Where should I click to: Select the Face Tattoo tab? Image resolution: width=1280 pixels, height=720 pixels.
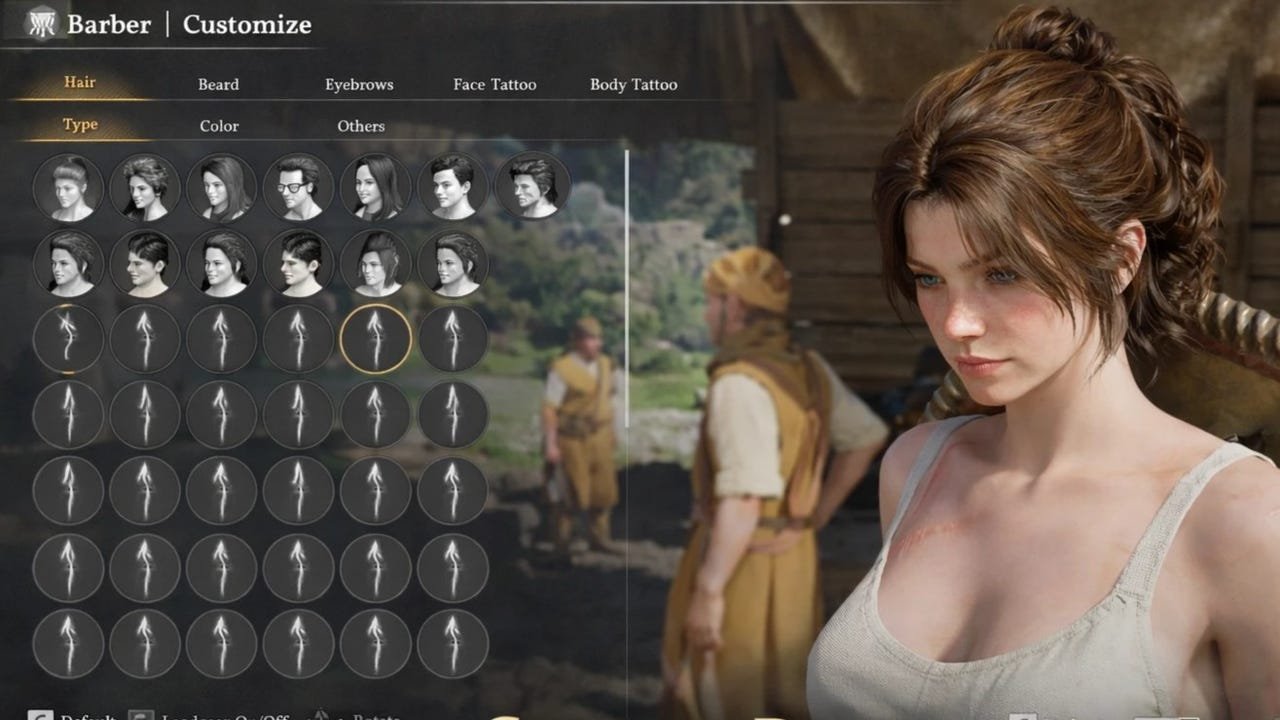tap(494, 85)
